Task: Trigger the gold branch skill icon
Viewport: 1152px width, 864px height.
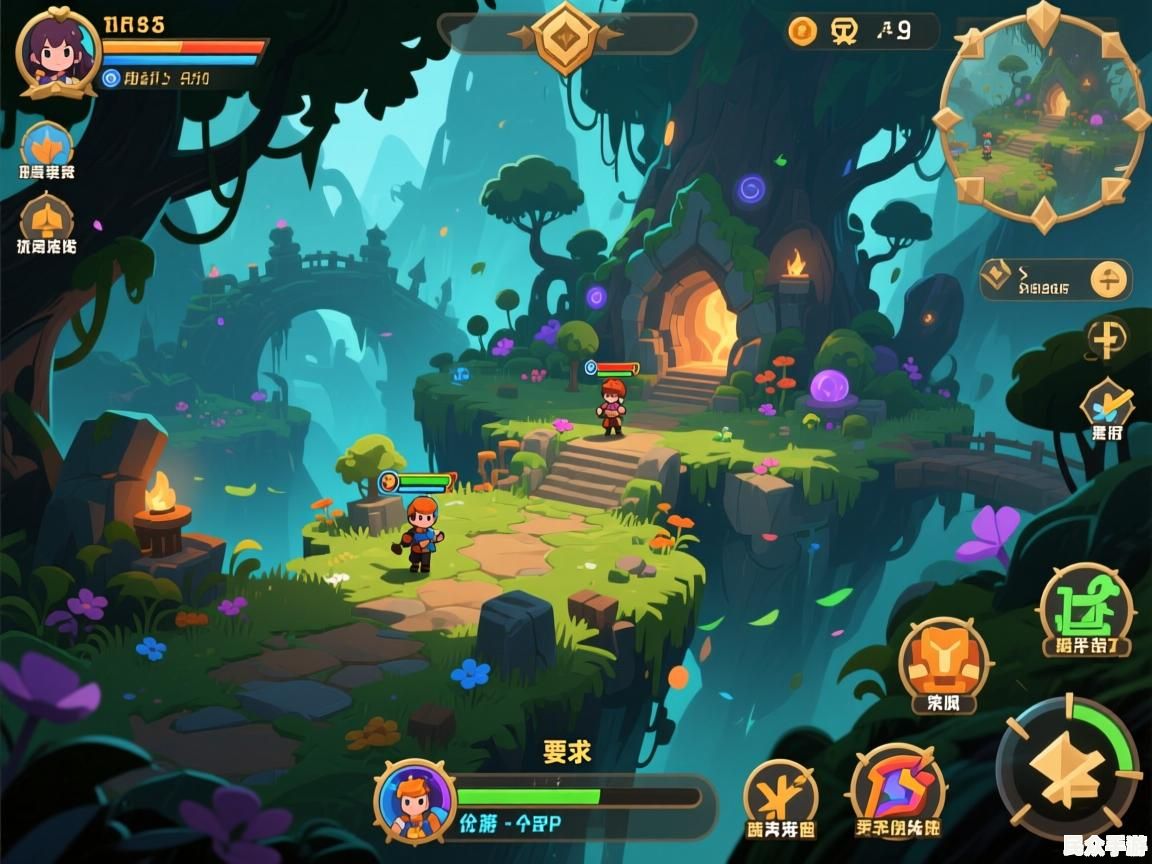Action: 780,795
